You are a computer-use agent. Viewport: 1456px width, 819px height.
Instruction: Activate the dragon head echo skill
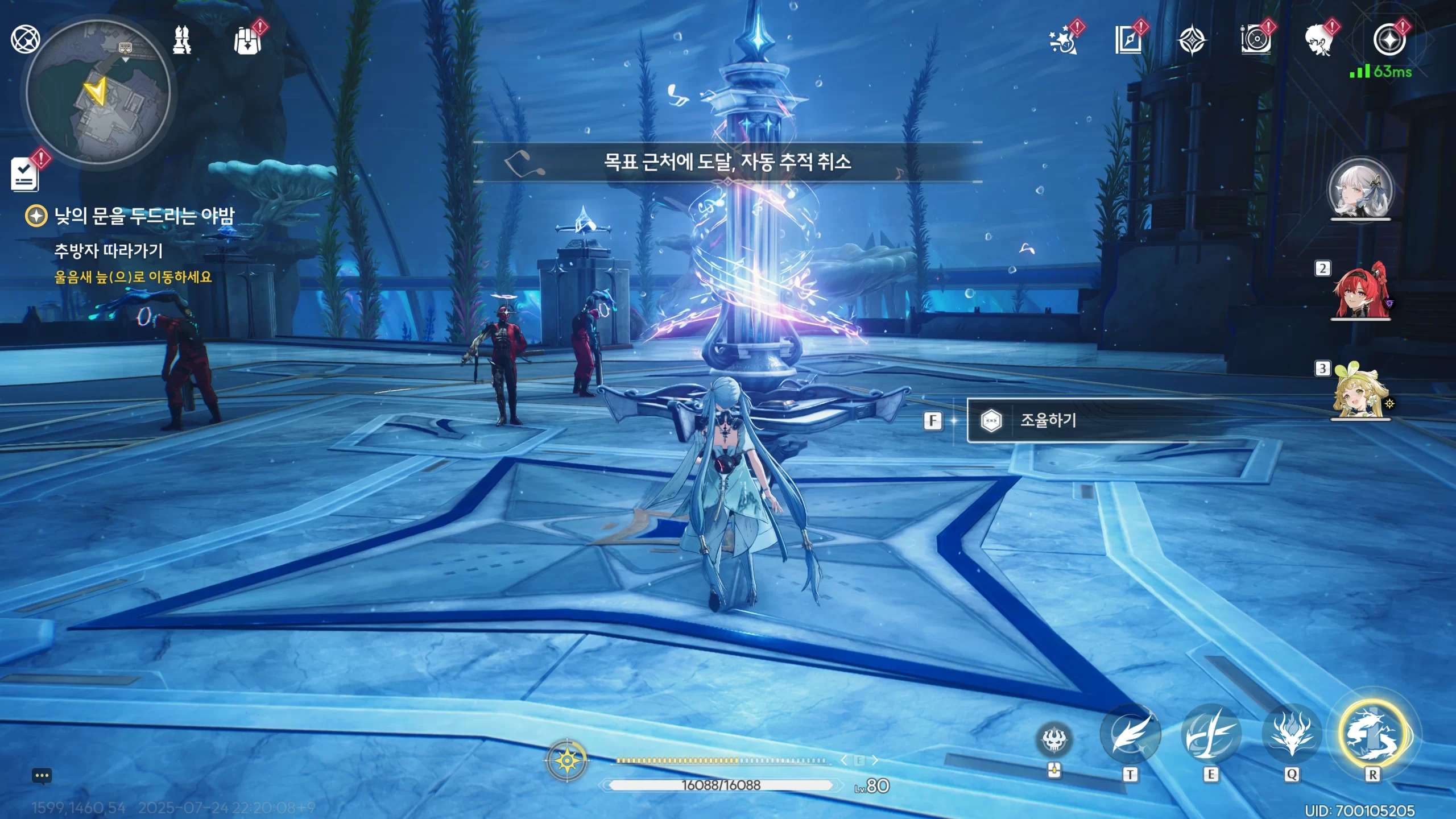1292,735
